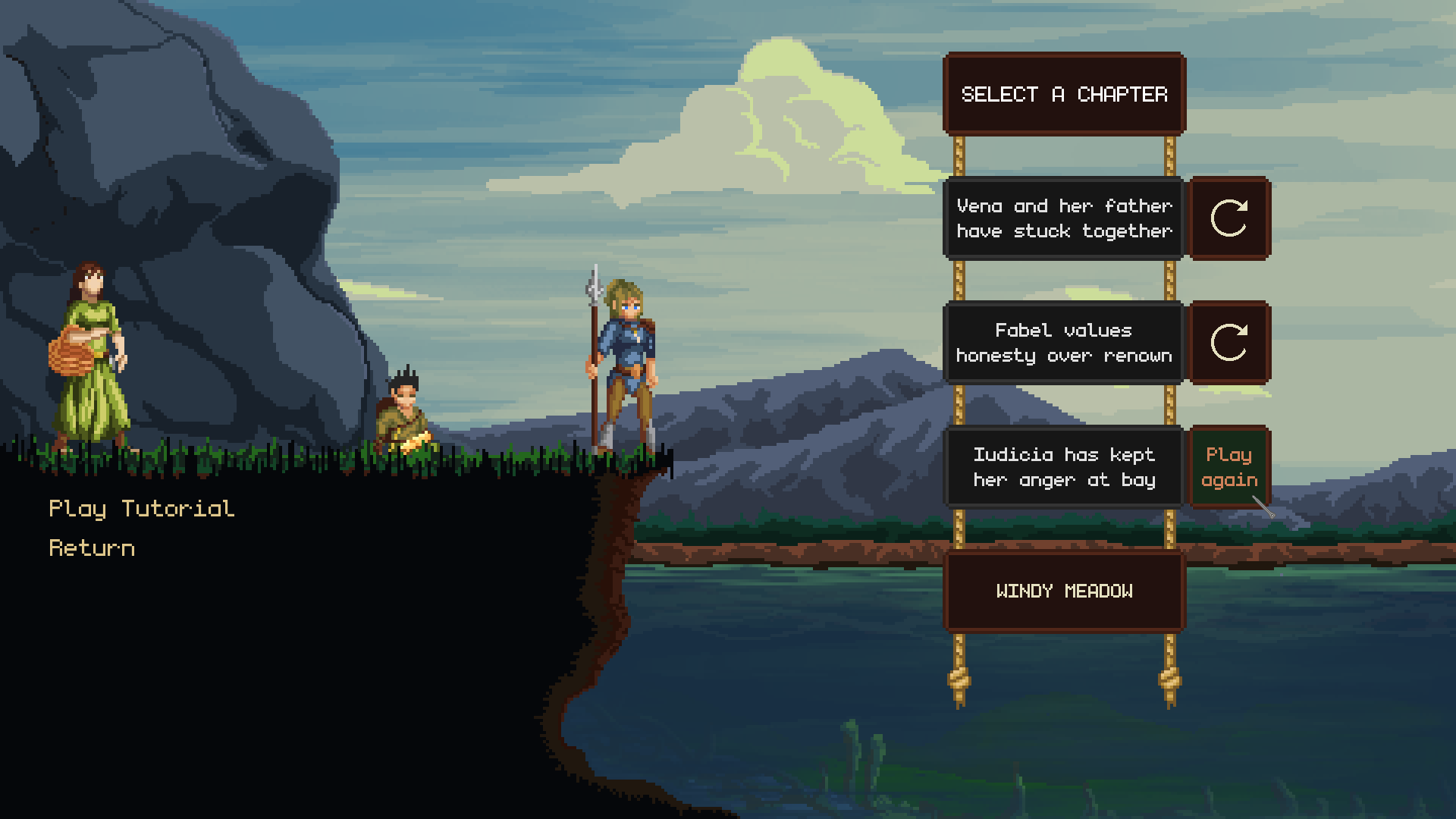The height and width of the screenshot is (819, 1456).
Task: Open the Windy Meadow sign
Action: point(1064,591)
